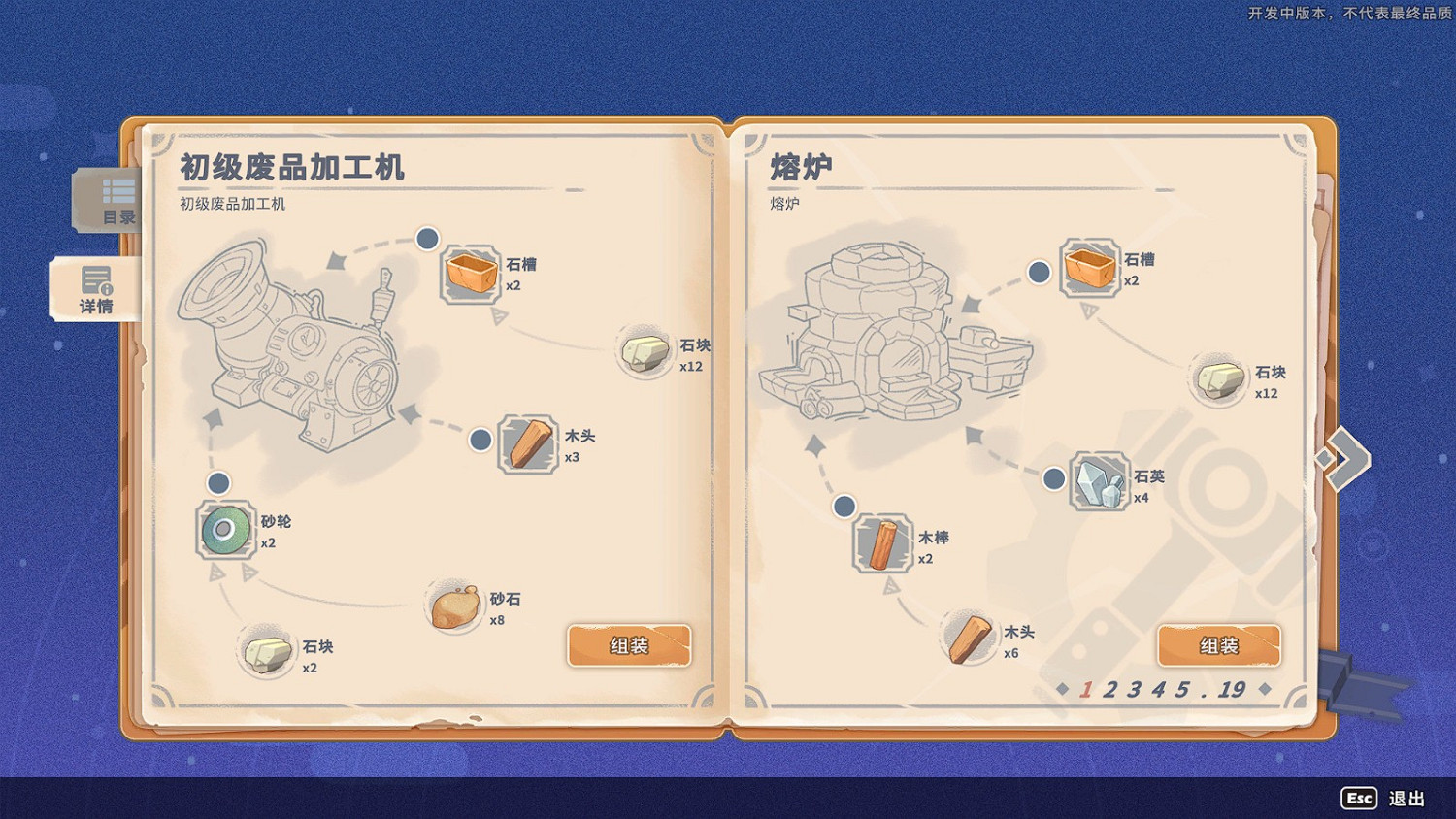Toggle the blue node marker next to 砂轮
Image resolution: width=1456 pixels, height=819 pixels.
tap(217, 482)
